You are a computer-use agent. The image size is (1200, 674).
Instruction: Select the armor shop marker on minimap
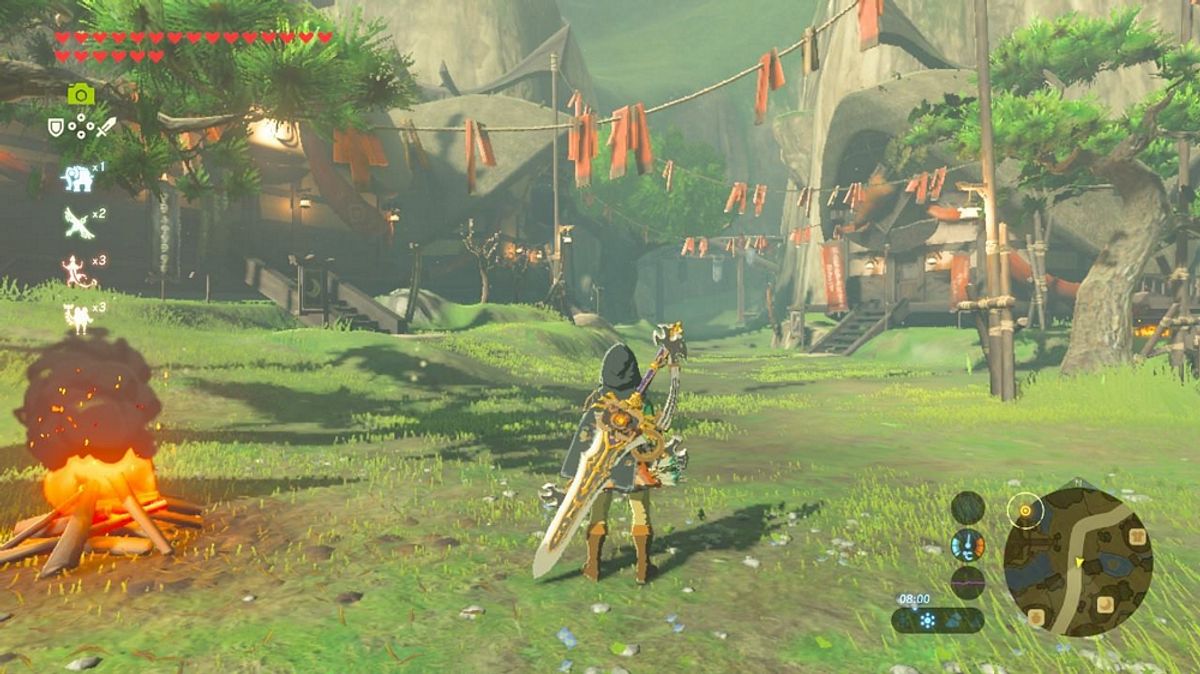[x=1138, y=539]
